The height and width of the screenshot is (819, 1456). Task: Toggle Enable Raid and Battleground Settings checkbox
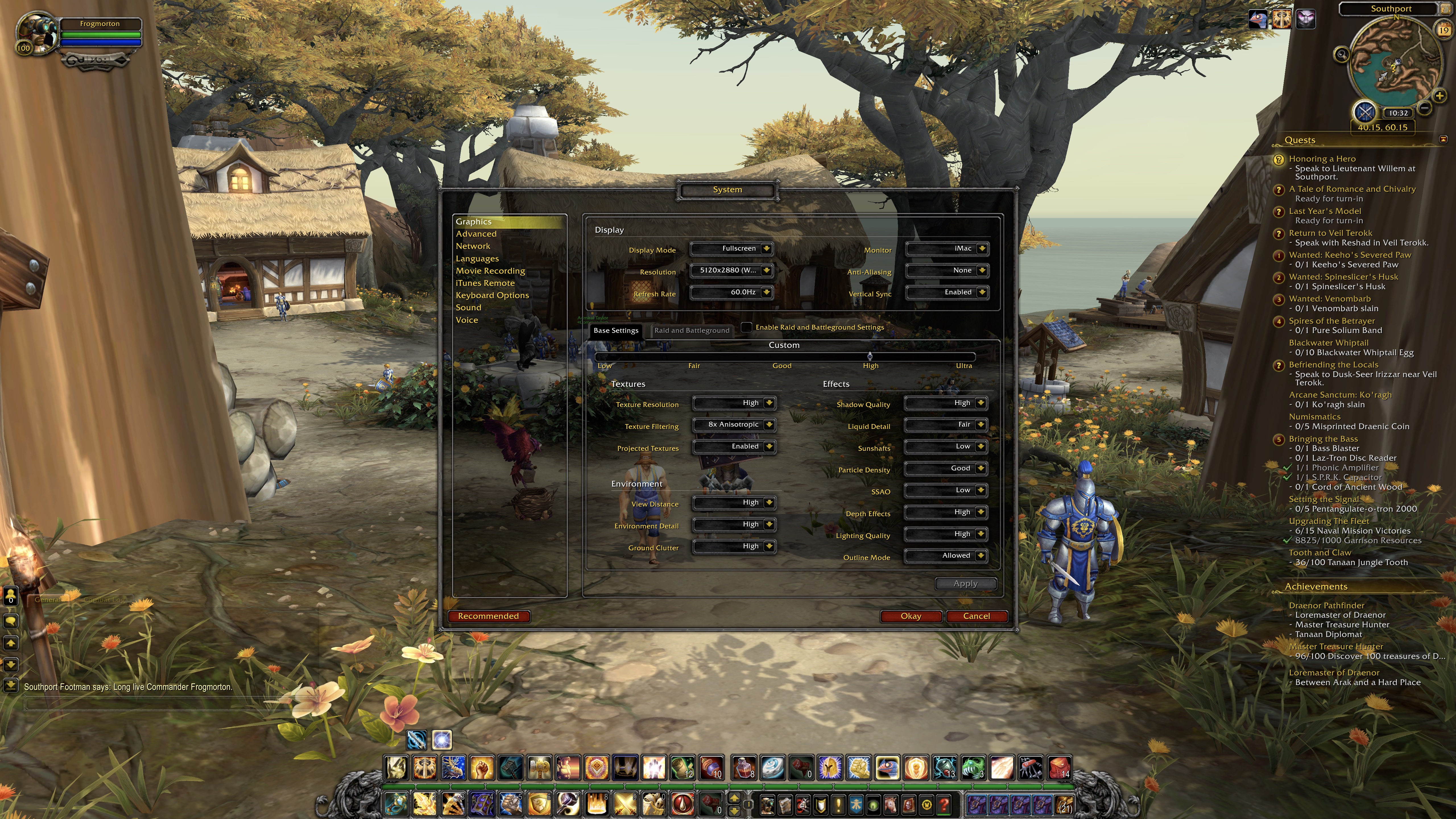tap(747, 327)
